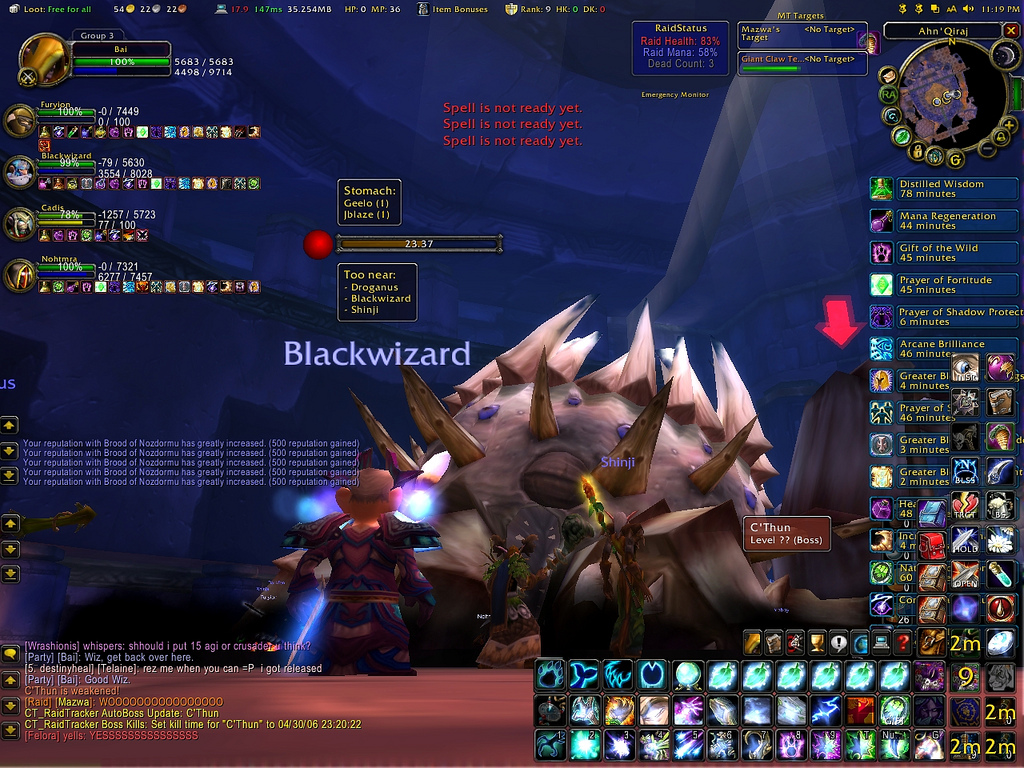The width and height of the screenshot is (1024, 768).
Task: Click the OPEN crossed-swords macro button
Action: click(x=966, y=575)
